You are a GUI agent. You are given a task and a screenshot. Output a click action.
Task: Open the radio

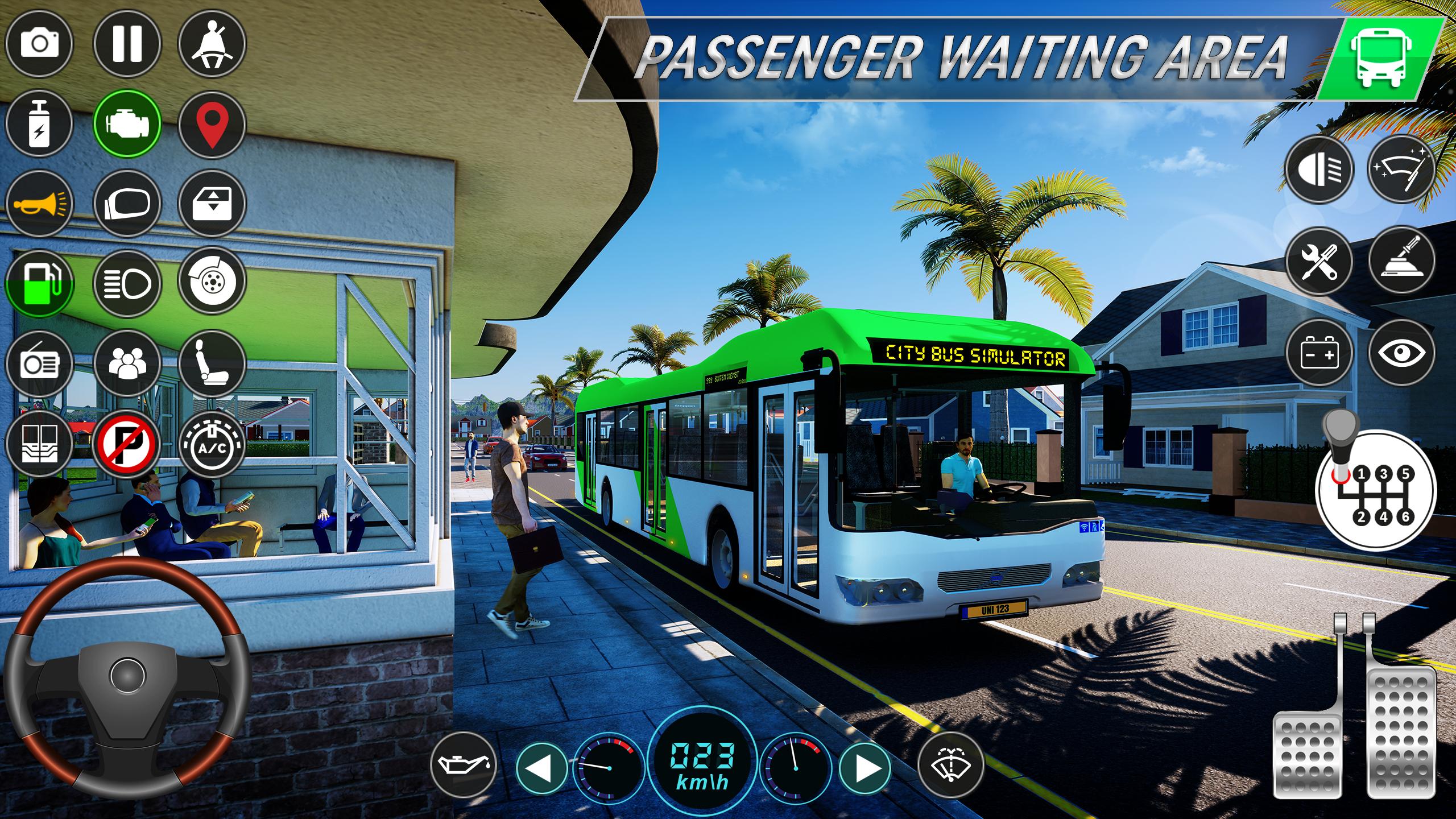39,363
